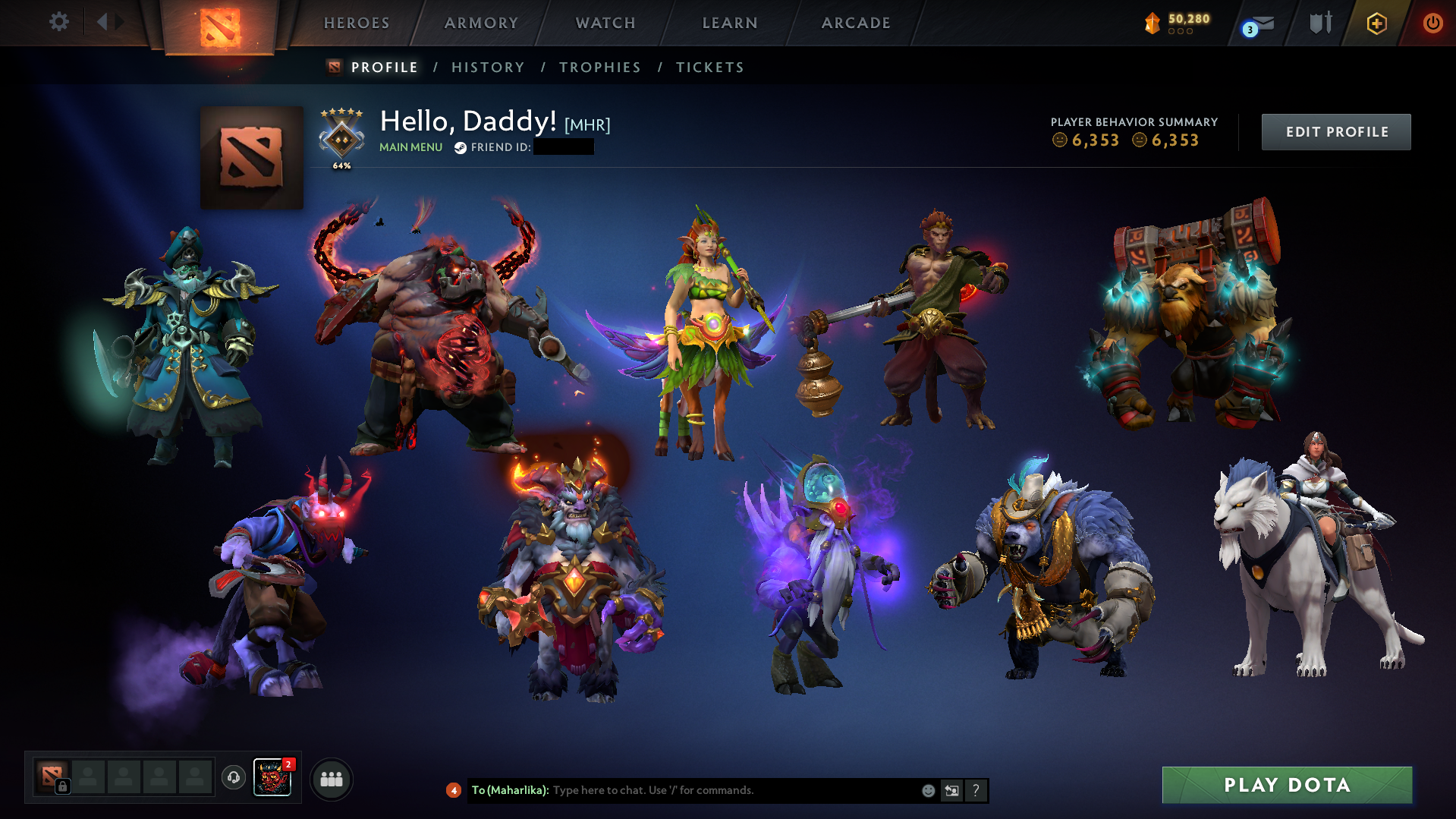
Task: Open the Armory shield-and-sword icon
Action: click(1319, 23)
